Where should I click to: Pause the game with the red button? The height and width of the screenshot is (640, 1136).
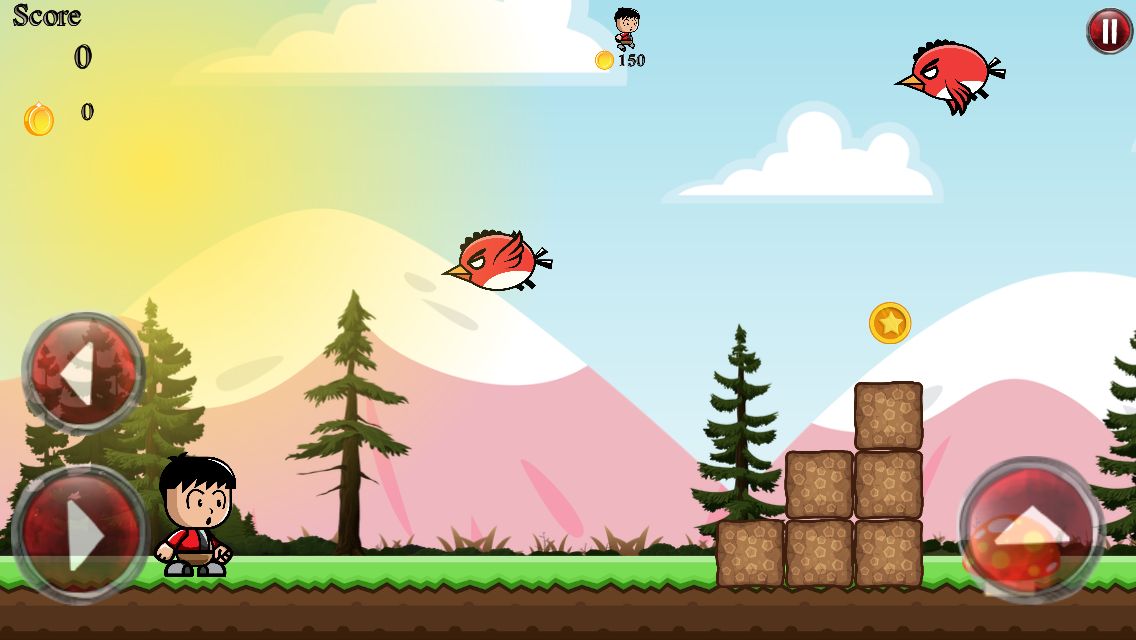pos(1109,32)
